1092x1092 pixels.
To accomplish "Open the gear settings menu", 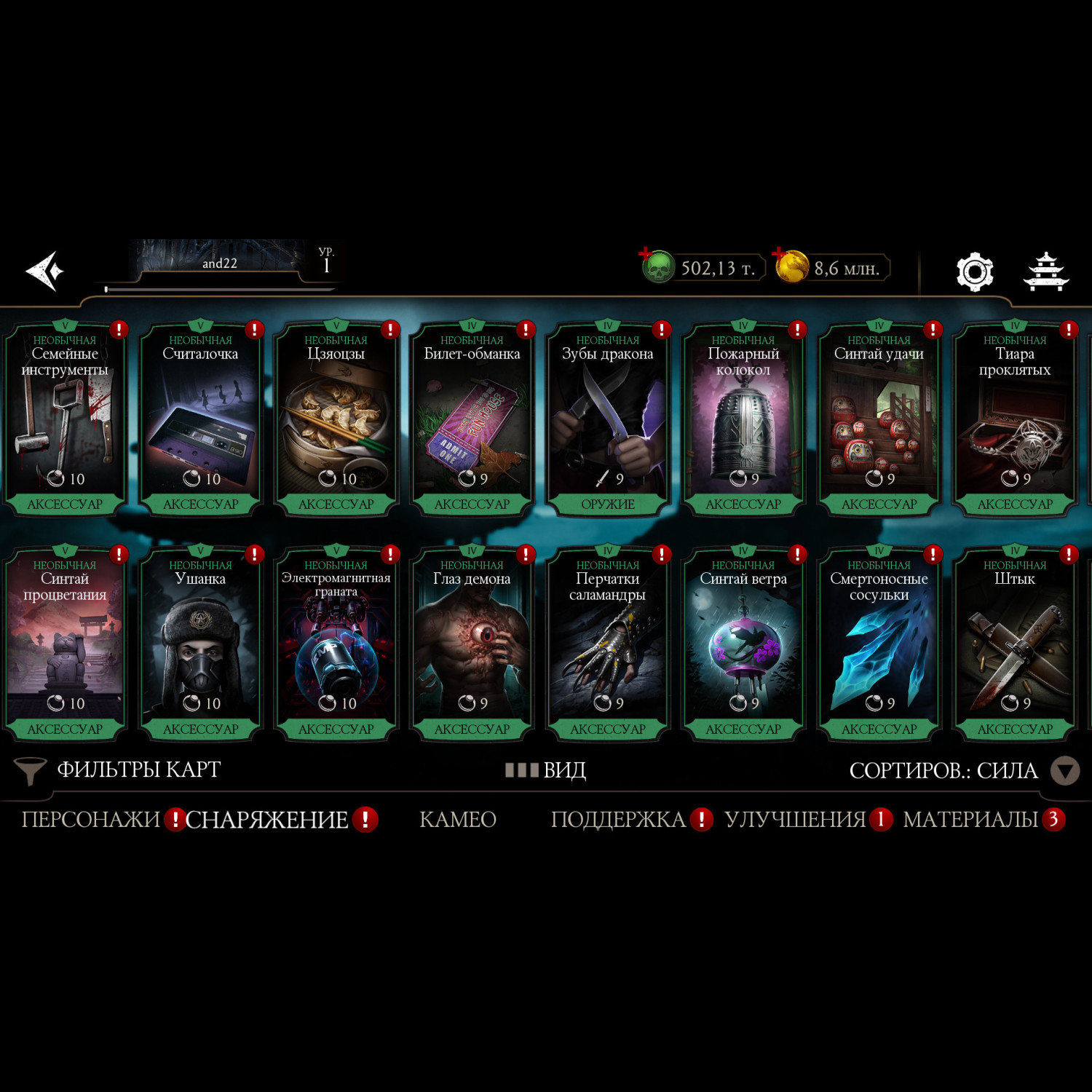I will coord(974,272).
